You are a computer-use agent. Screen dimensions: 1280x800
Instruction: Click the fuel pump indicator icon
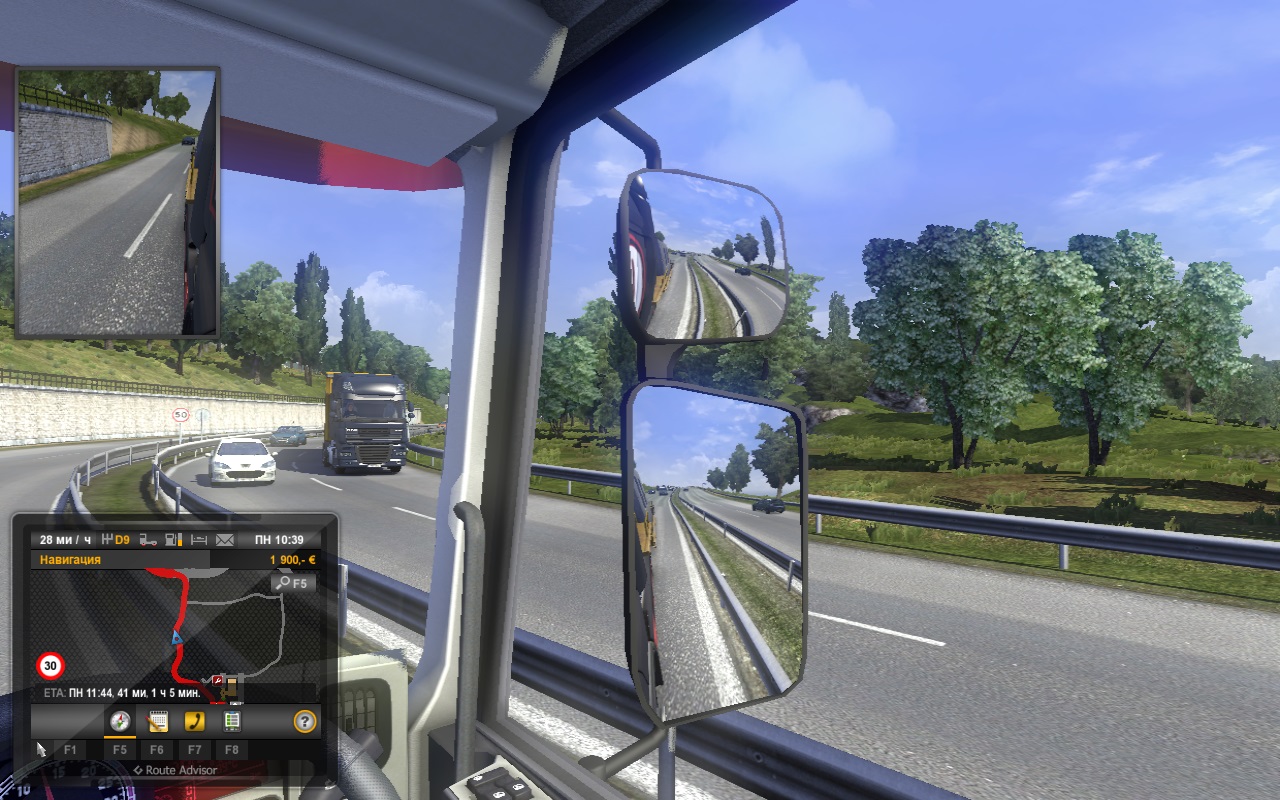point(173,540)
